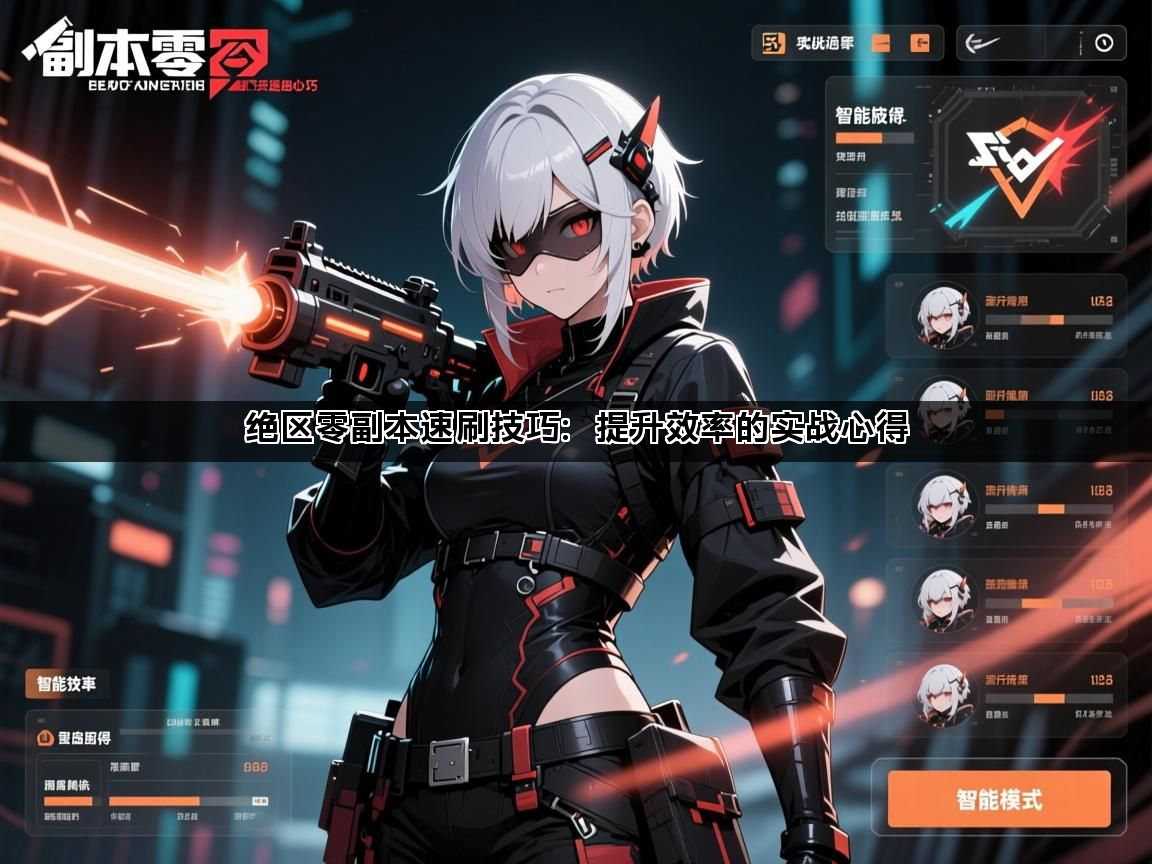Screen dimensions: 1152x864
Task: Click the orange house icon in the bottom-left panel
Action: click(44, 738)
